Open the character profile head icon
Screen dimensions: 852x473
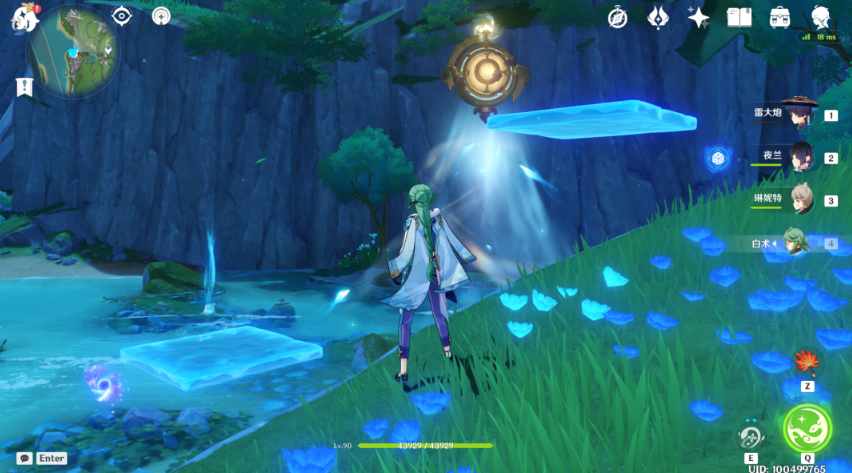[820, 17]
